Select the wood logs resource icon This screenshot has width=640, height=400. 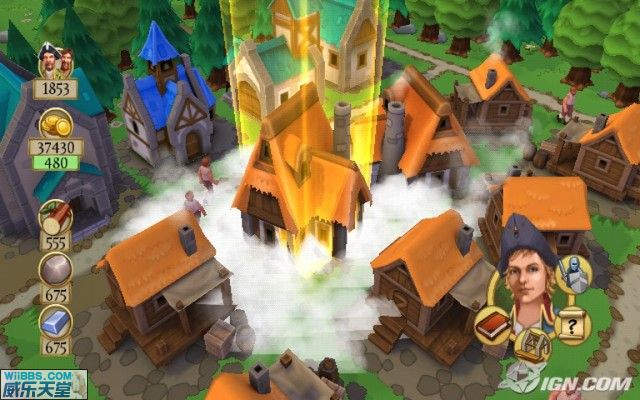coord(54,217)
